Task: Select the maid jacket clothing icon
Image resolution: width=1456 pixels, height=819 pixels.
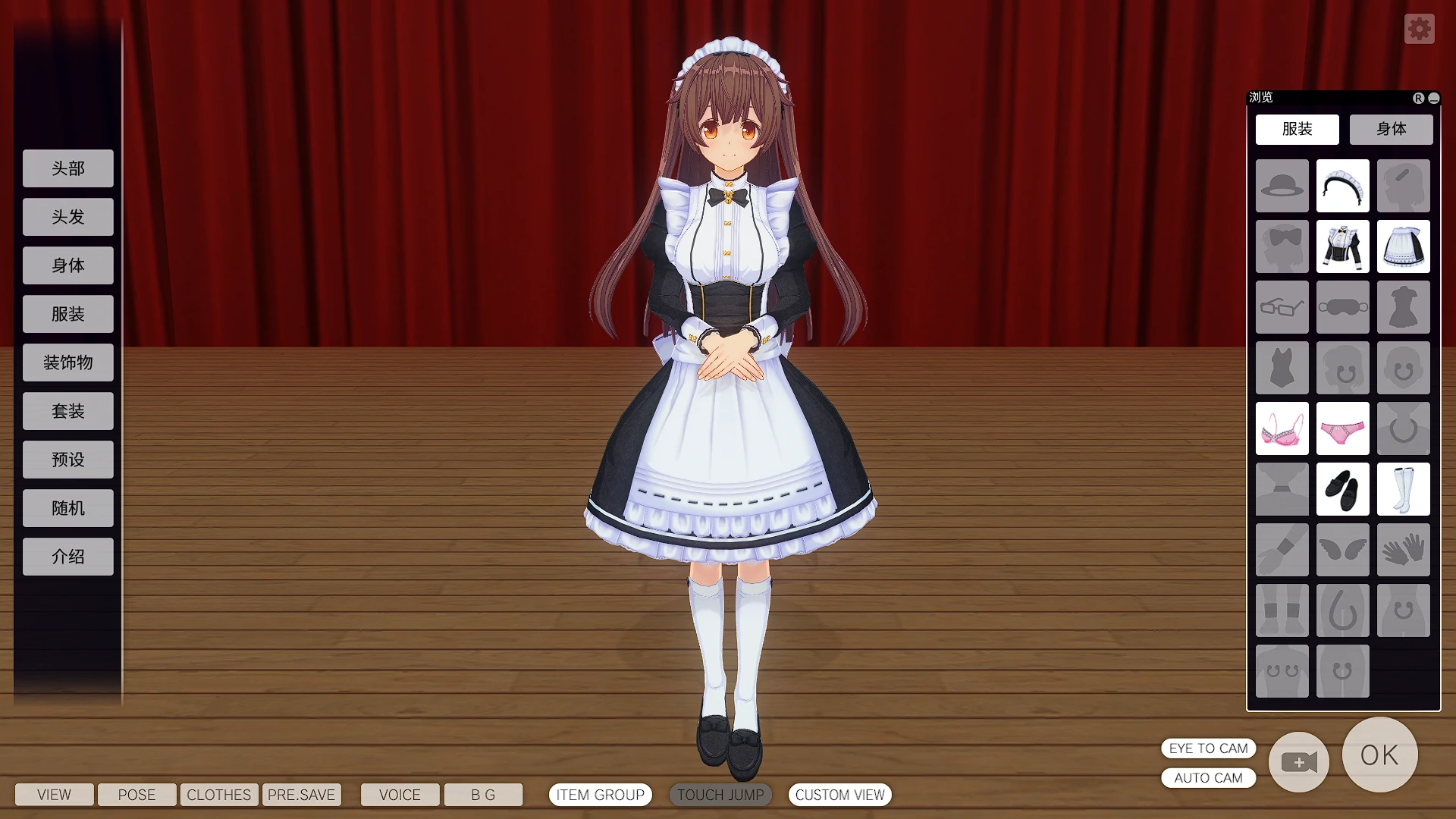Action: click(x=1342, y=246)
